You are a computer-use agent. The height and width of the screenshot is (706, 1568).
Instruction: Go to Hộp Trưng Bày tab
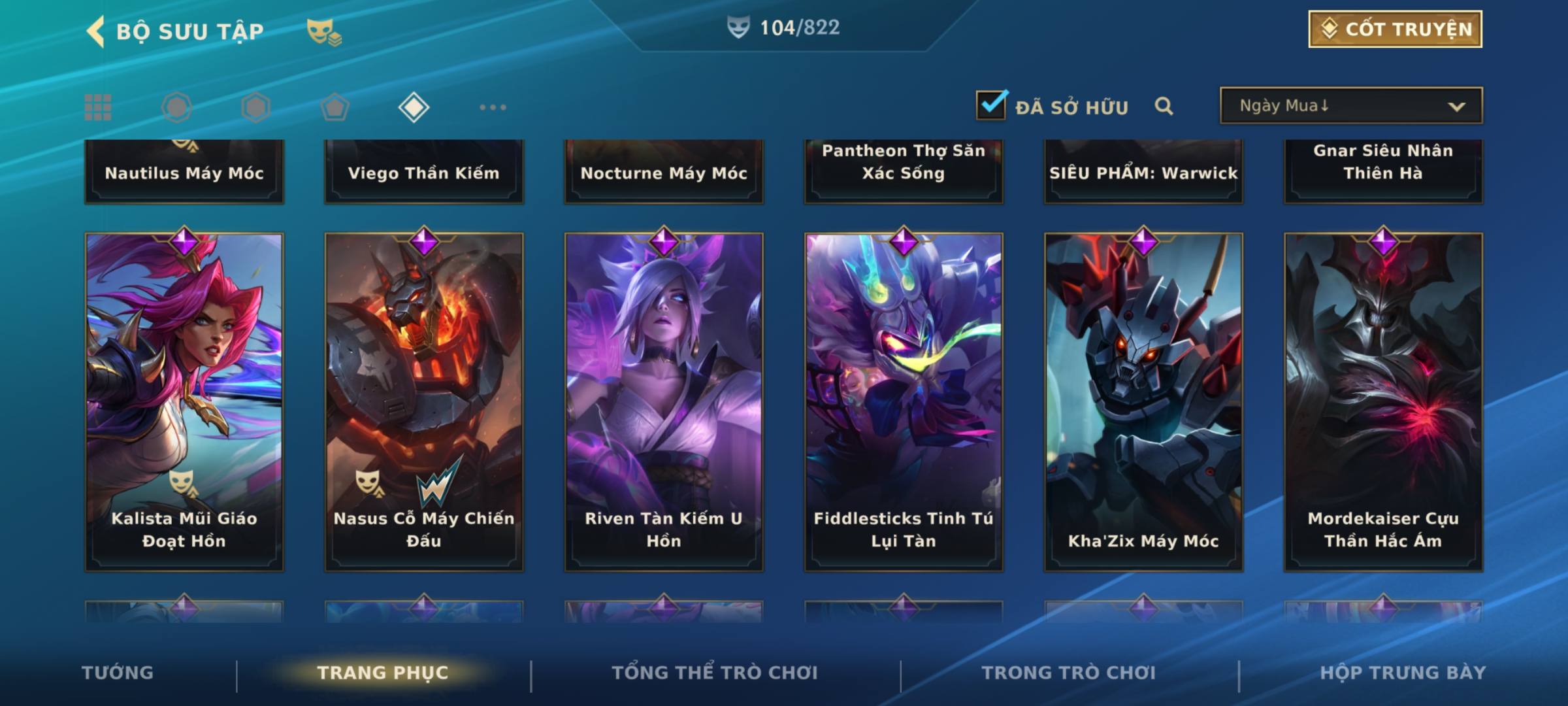(x=1403, y=673)
